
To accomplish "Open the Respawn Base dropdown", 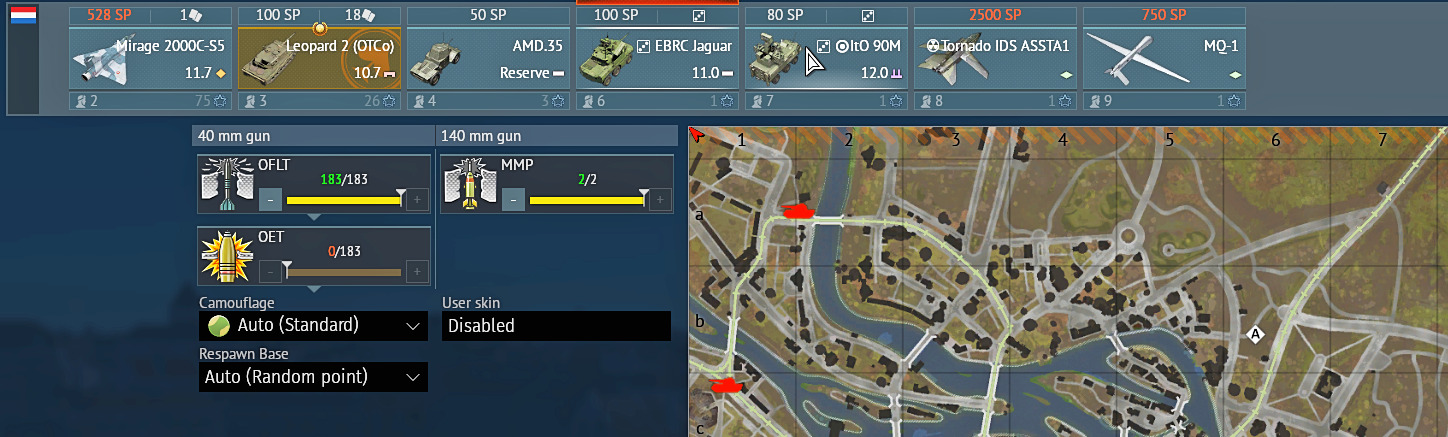I will pyautogui.click(x=313, y=377).
